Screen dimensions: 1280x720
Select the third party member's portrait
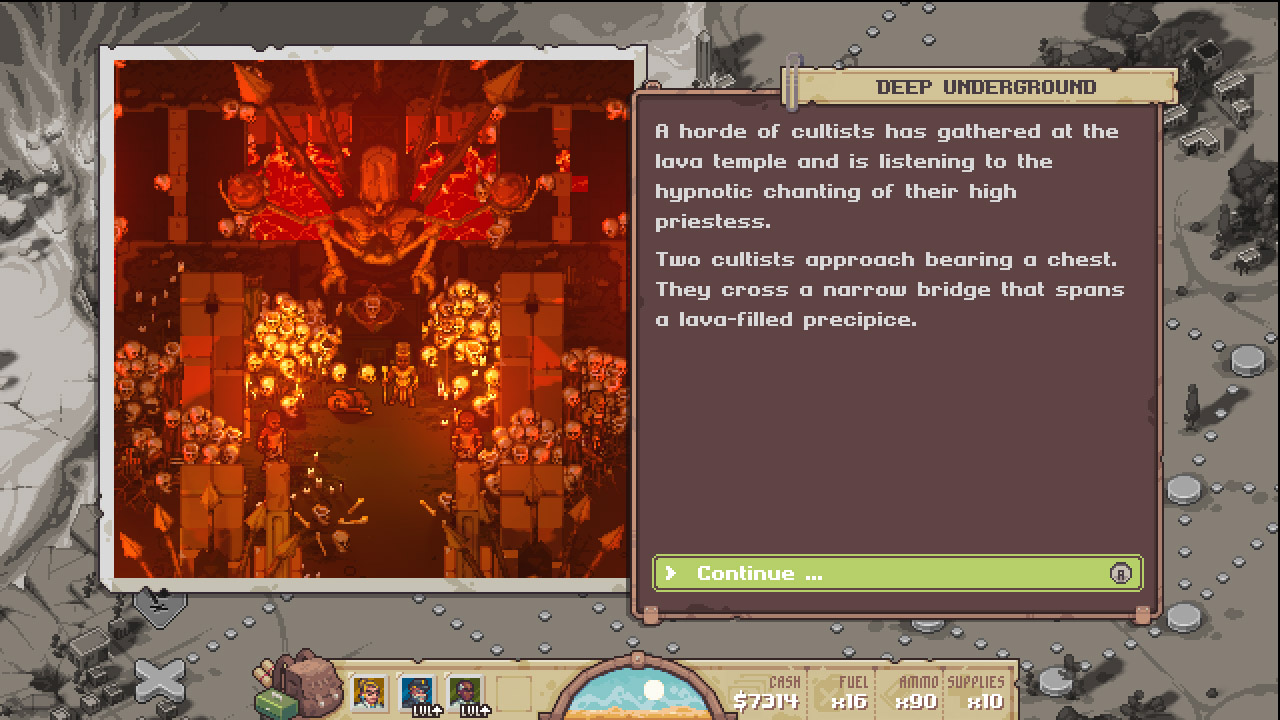463,692
